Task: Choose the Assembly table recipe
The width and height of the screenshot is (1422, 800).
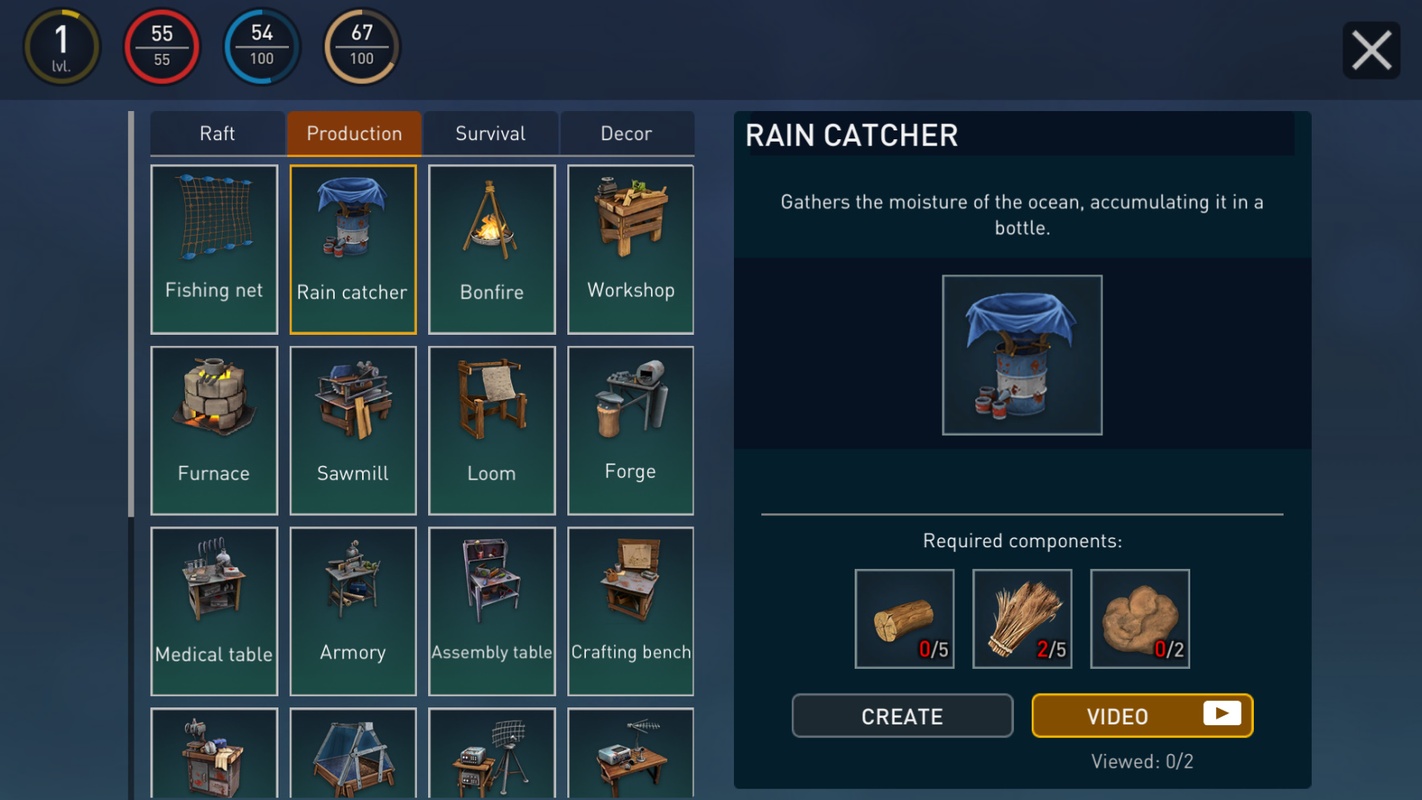Action: [x=491, y=611]
